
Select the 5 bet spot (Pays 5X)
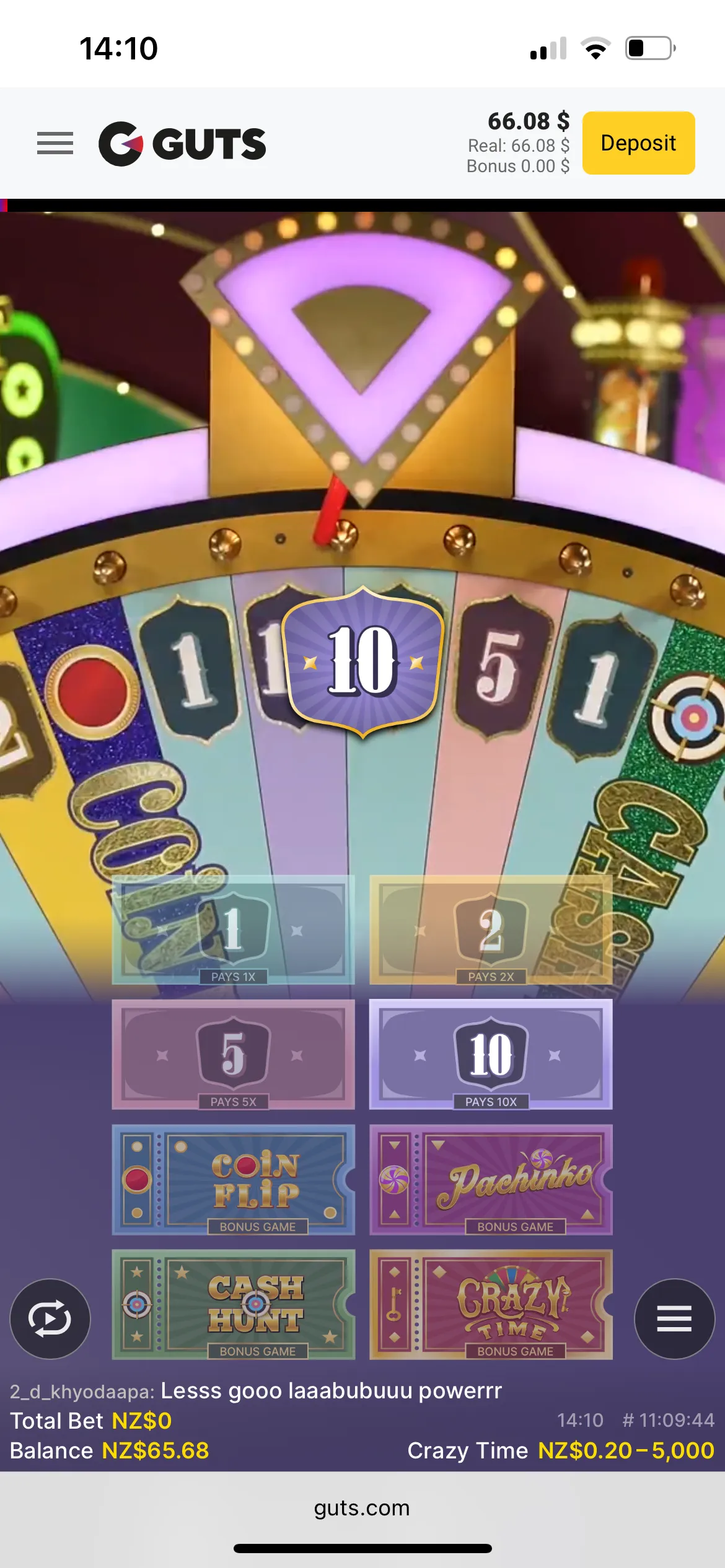[234, 1054]
